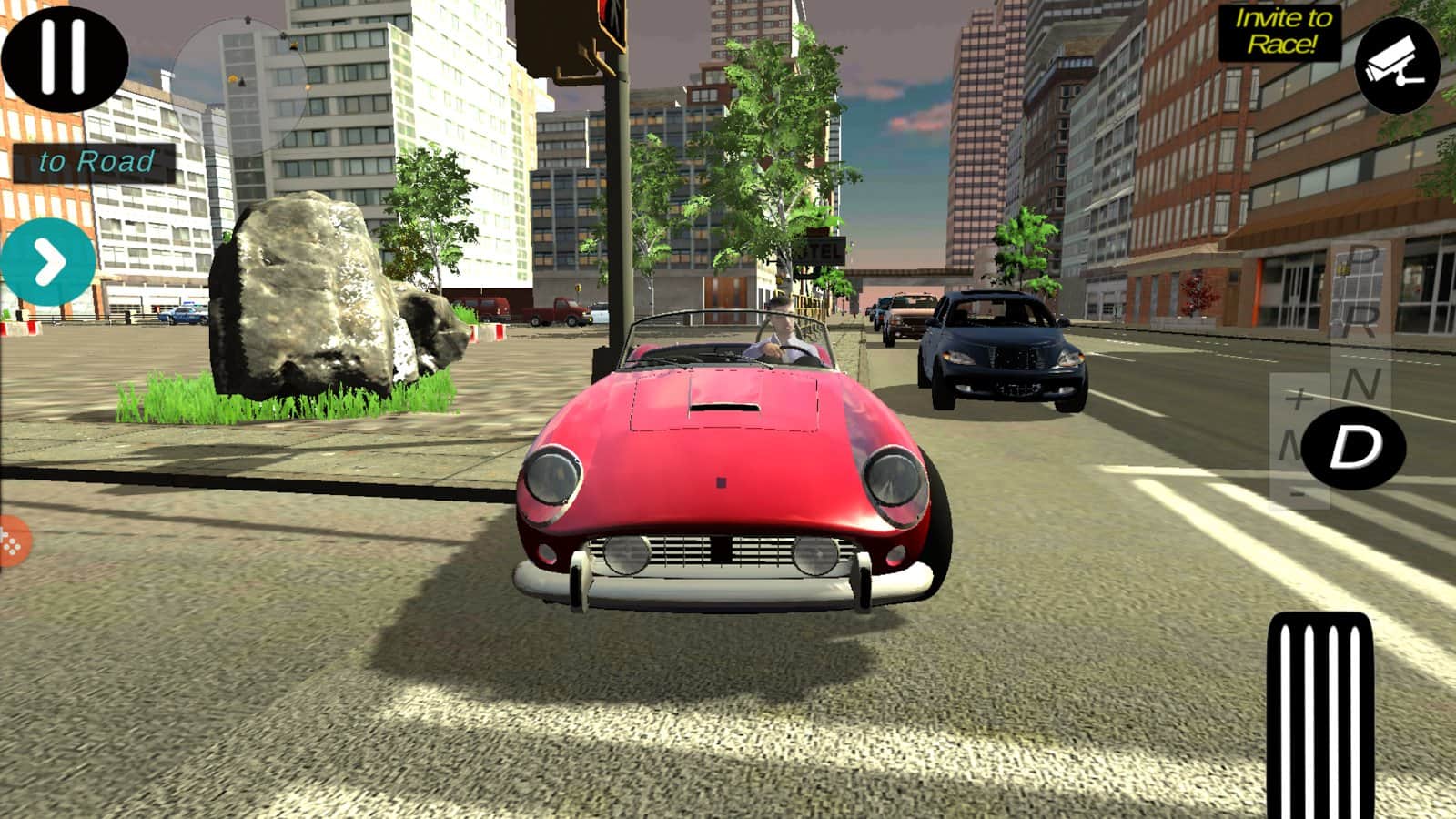Tap the - downshift control
The height and width of the screenshot is (819, 1456).
(x=1297, y=494)
